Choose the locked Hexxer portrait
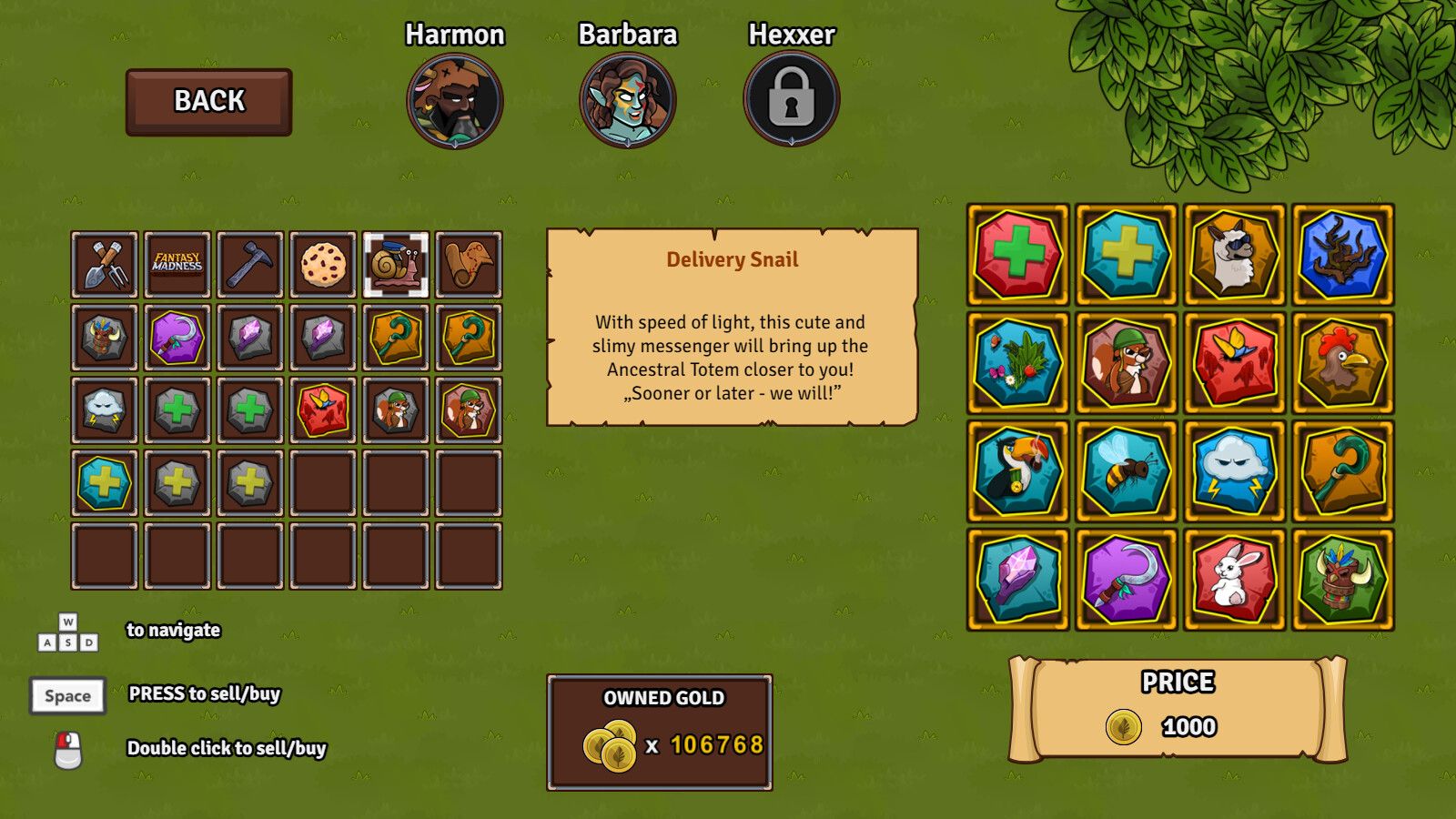1456x819 pixels. 792,99
